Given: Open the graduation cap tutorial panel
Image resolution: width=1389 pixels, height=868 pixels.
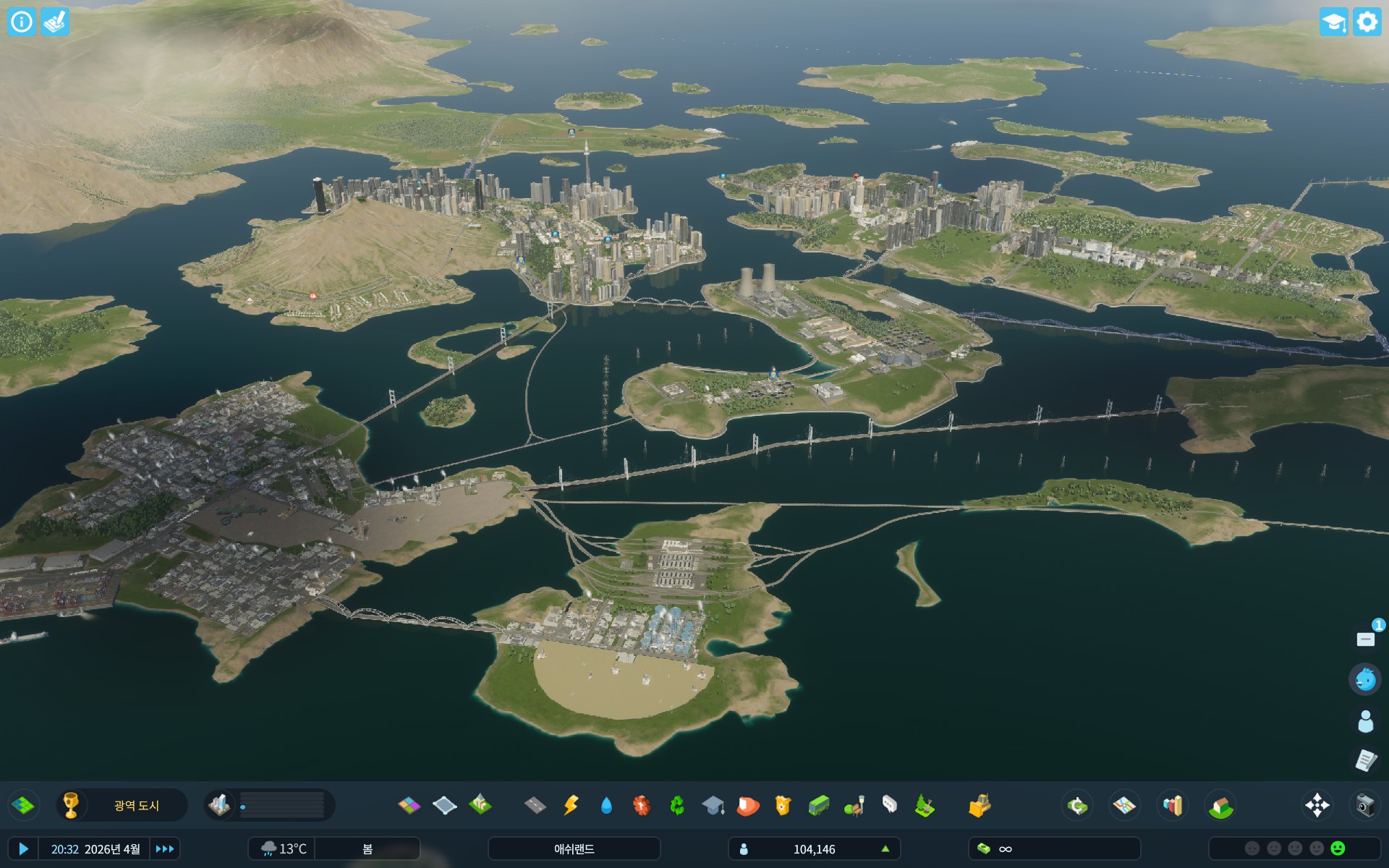Looking at the screenshot, I should click(1333, 22).
